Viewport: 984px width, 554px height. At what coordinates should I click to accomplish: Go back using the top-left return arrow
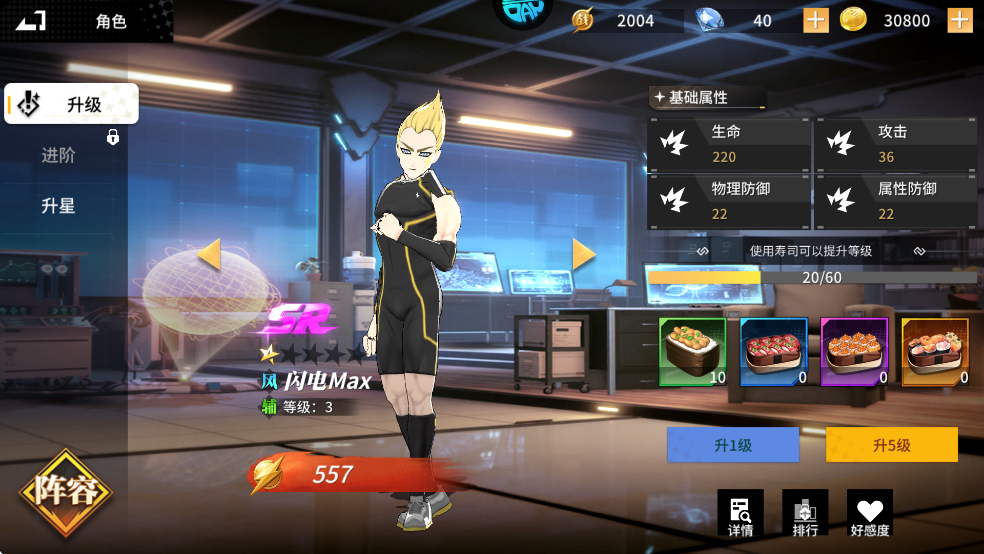click(x=31, y=20)
